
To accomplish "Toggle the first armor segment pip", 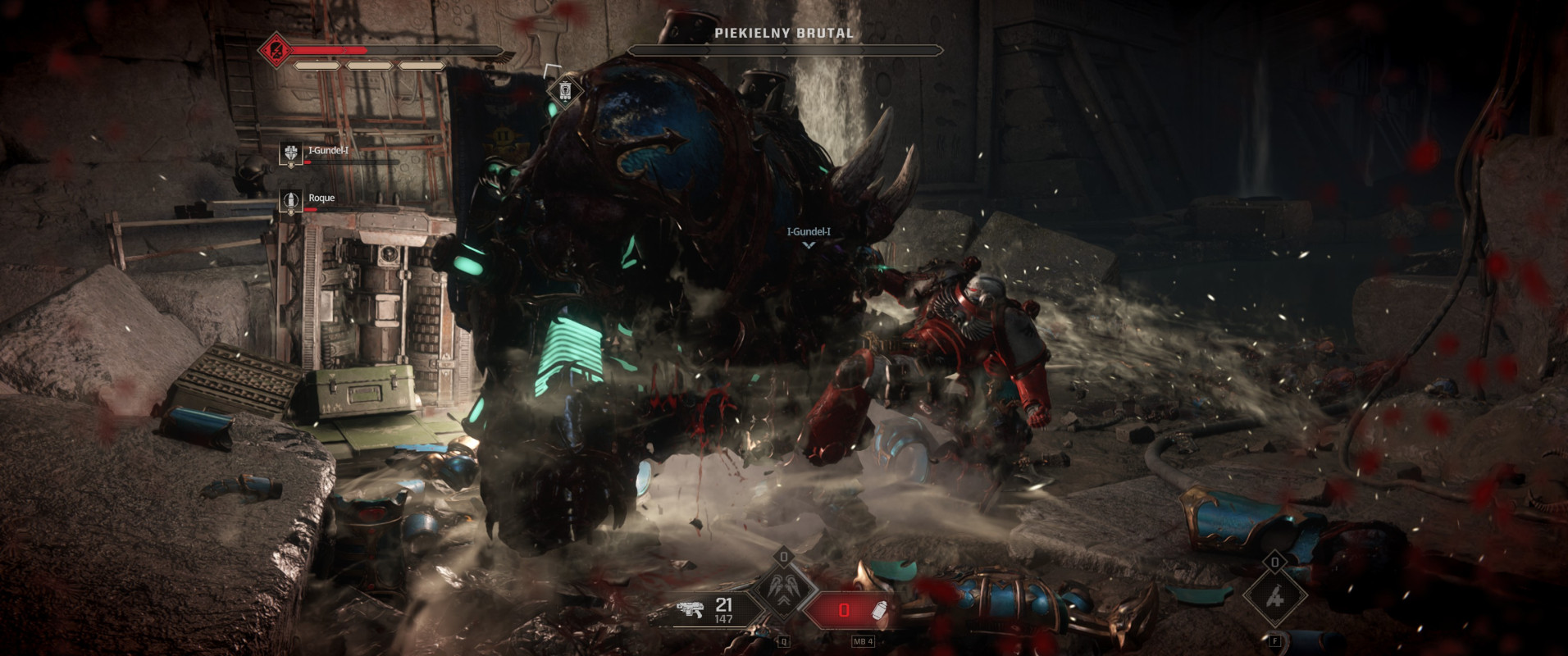I will click(318, 67).
